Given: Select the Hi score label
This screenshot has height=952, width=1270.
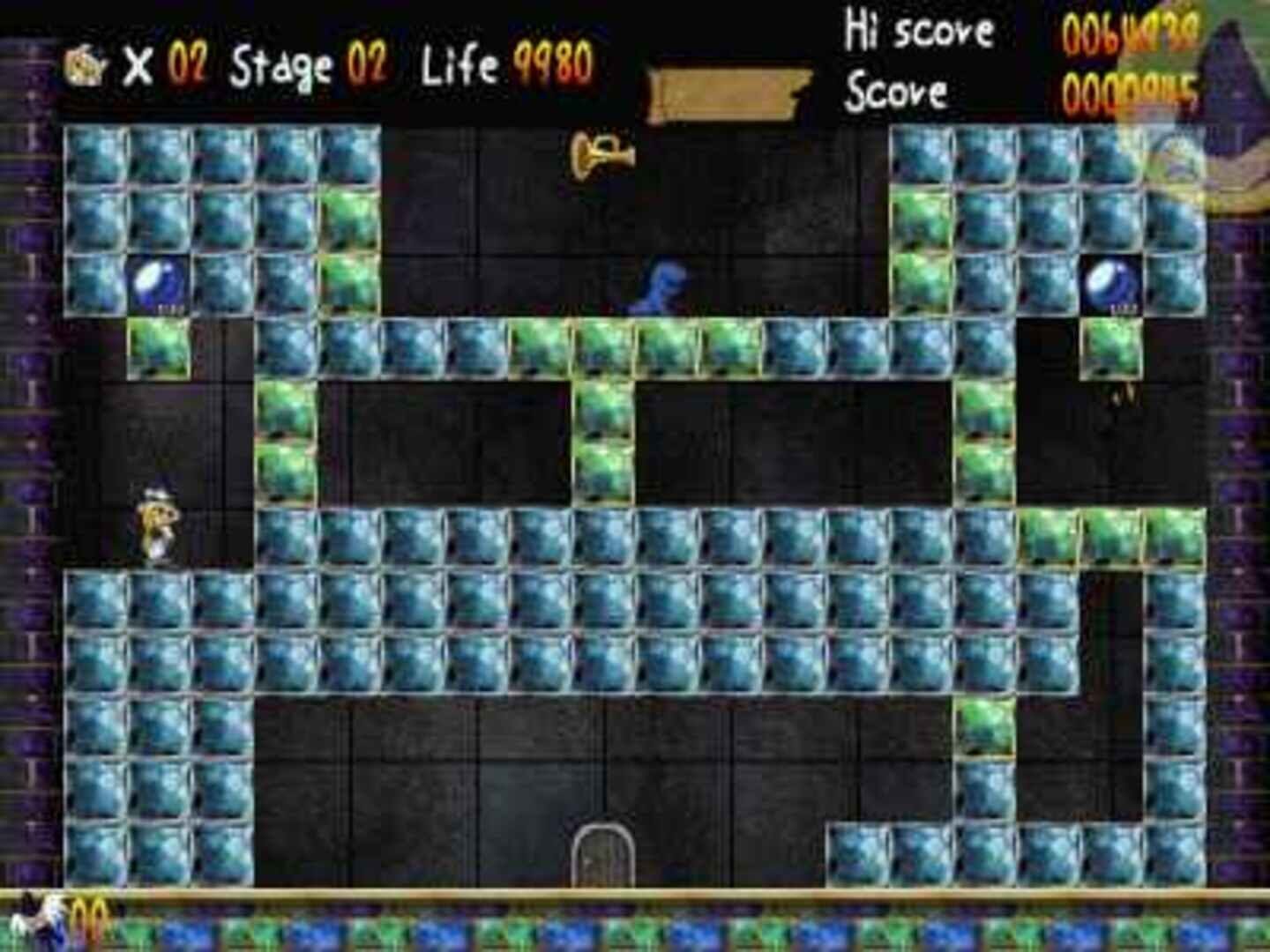Looking at the screenshot, I should [x=919, y=29].
